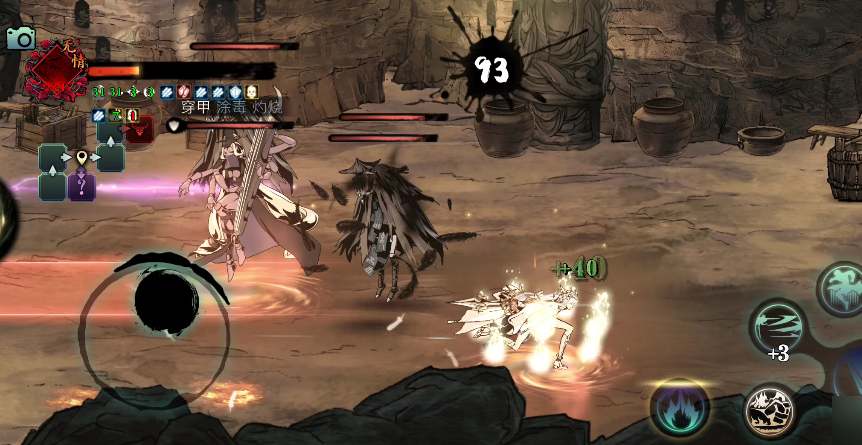Screen dimensions: 862x445
Task: Select the red bull boss room on minimap
Action: 140,130
